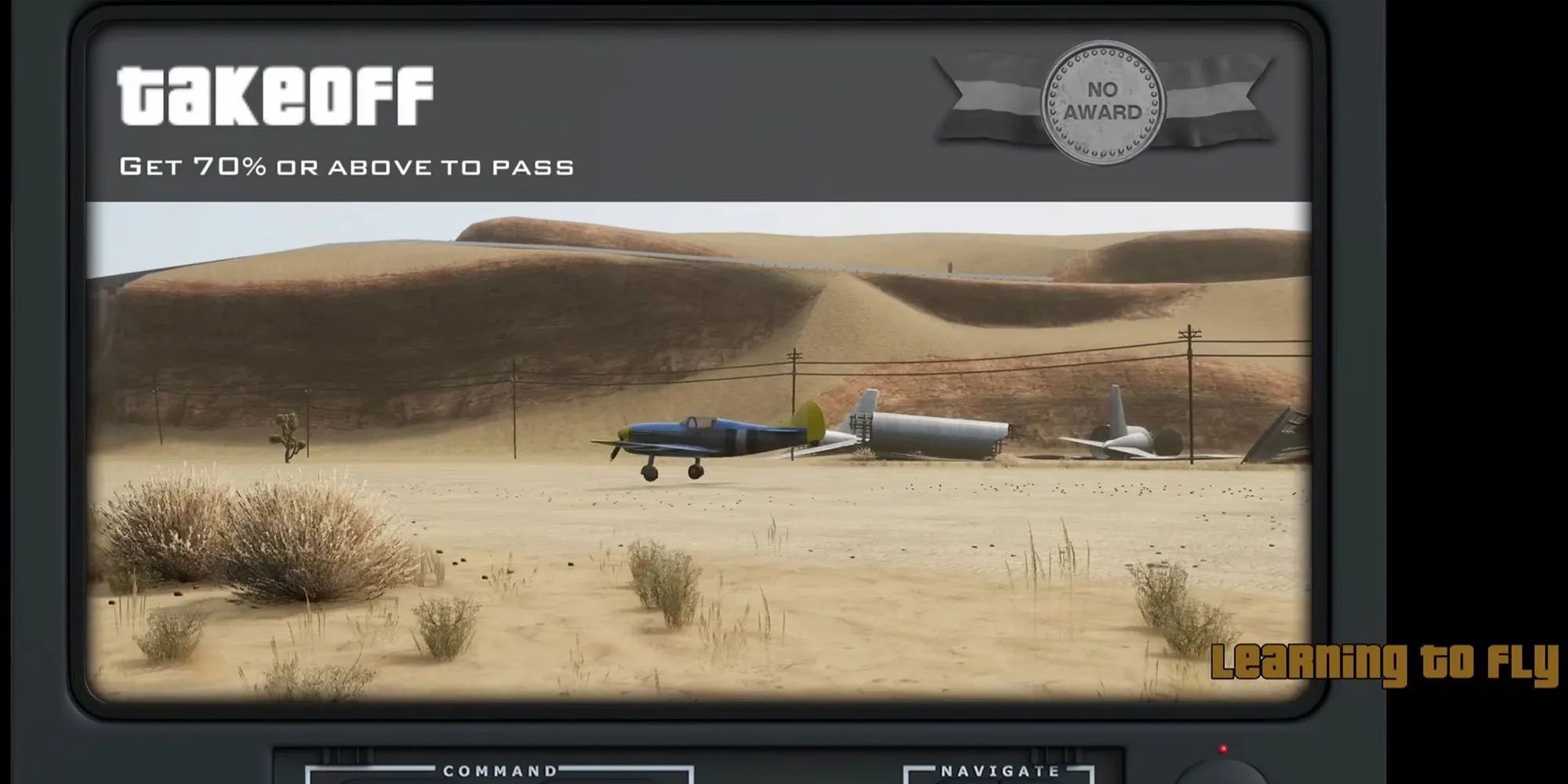Select the NAVIGATE control panel
Image resolution: width=1568 pixels, height=784 pixels.
[999, 773]
